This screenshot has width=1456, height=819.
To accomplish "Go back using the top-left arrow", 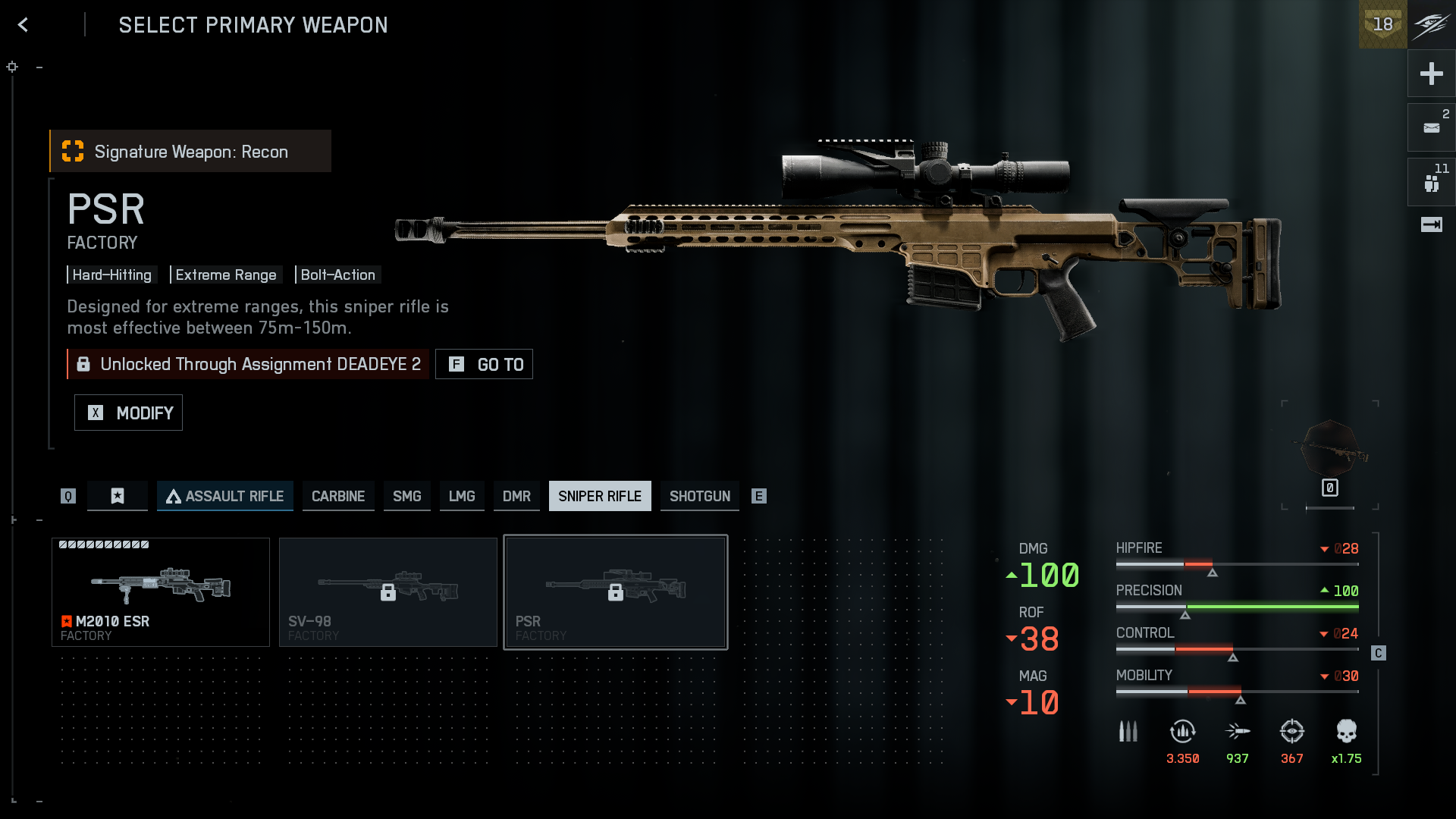I will 24,25.
